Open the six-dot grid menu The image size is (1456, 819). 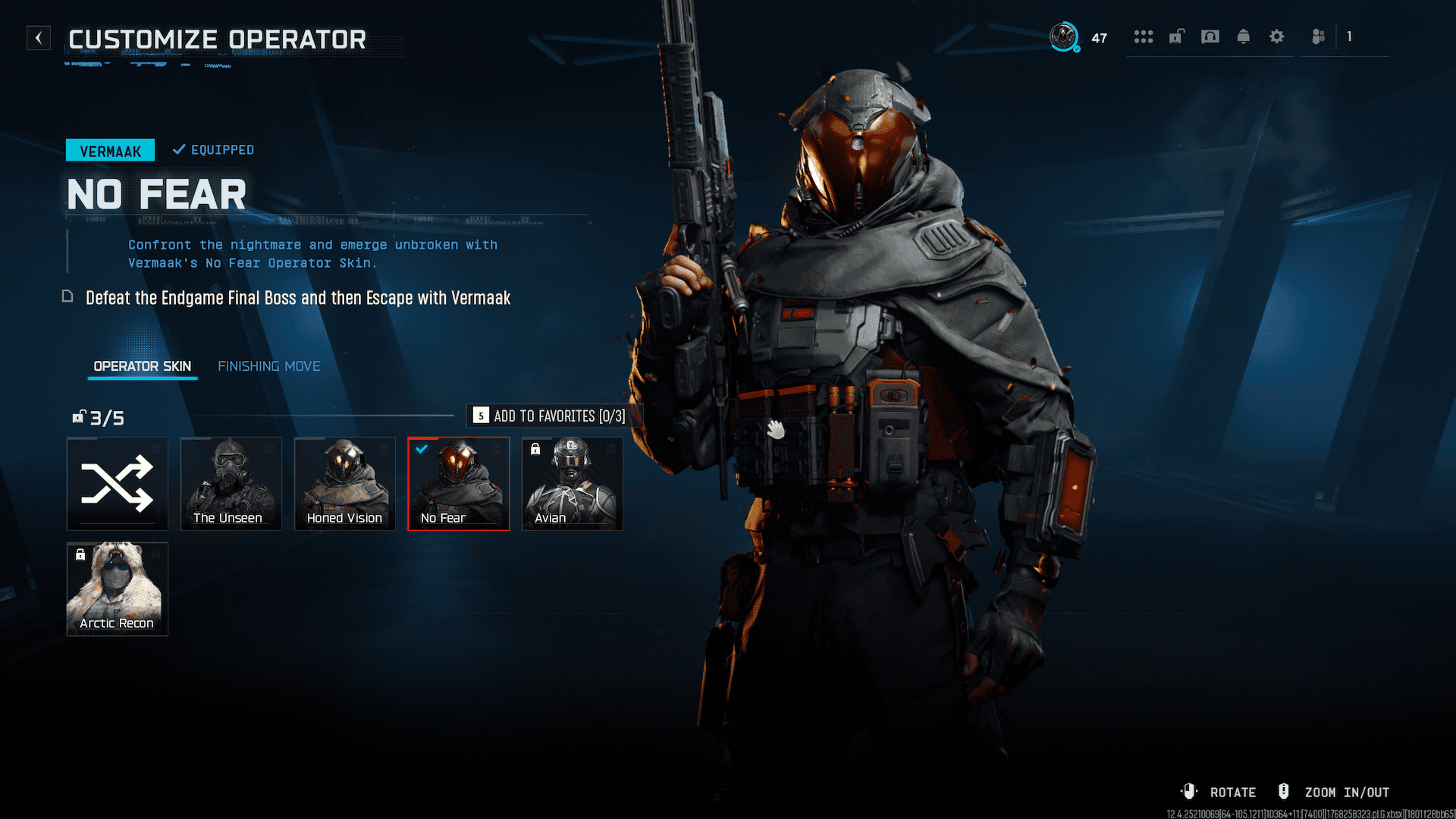point(1143,36)
